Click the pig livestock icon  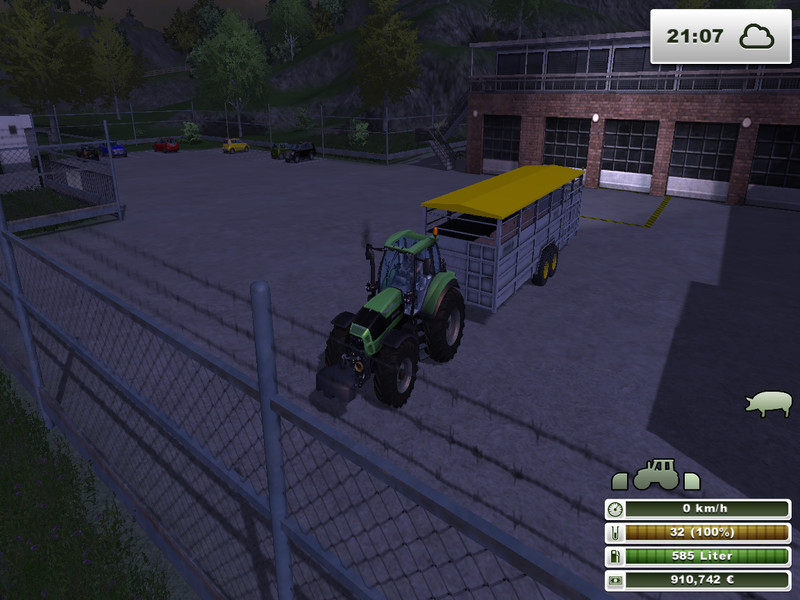click(767, 403)
